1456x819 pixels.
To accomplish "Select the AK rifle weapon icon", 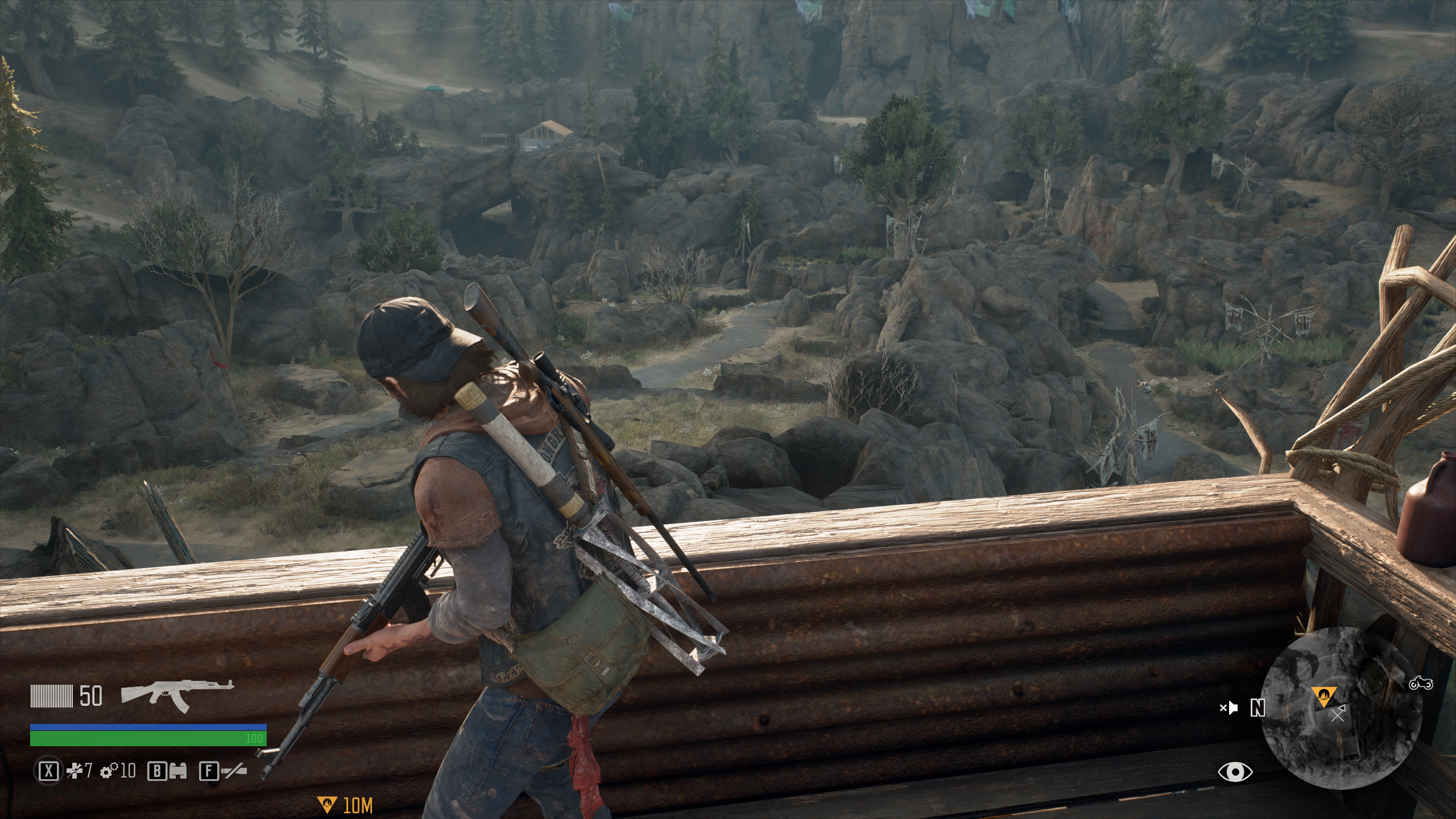I will tap(177, 696).
